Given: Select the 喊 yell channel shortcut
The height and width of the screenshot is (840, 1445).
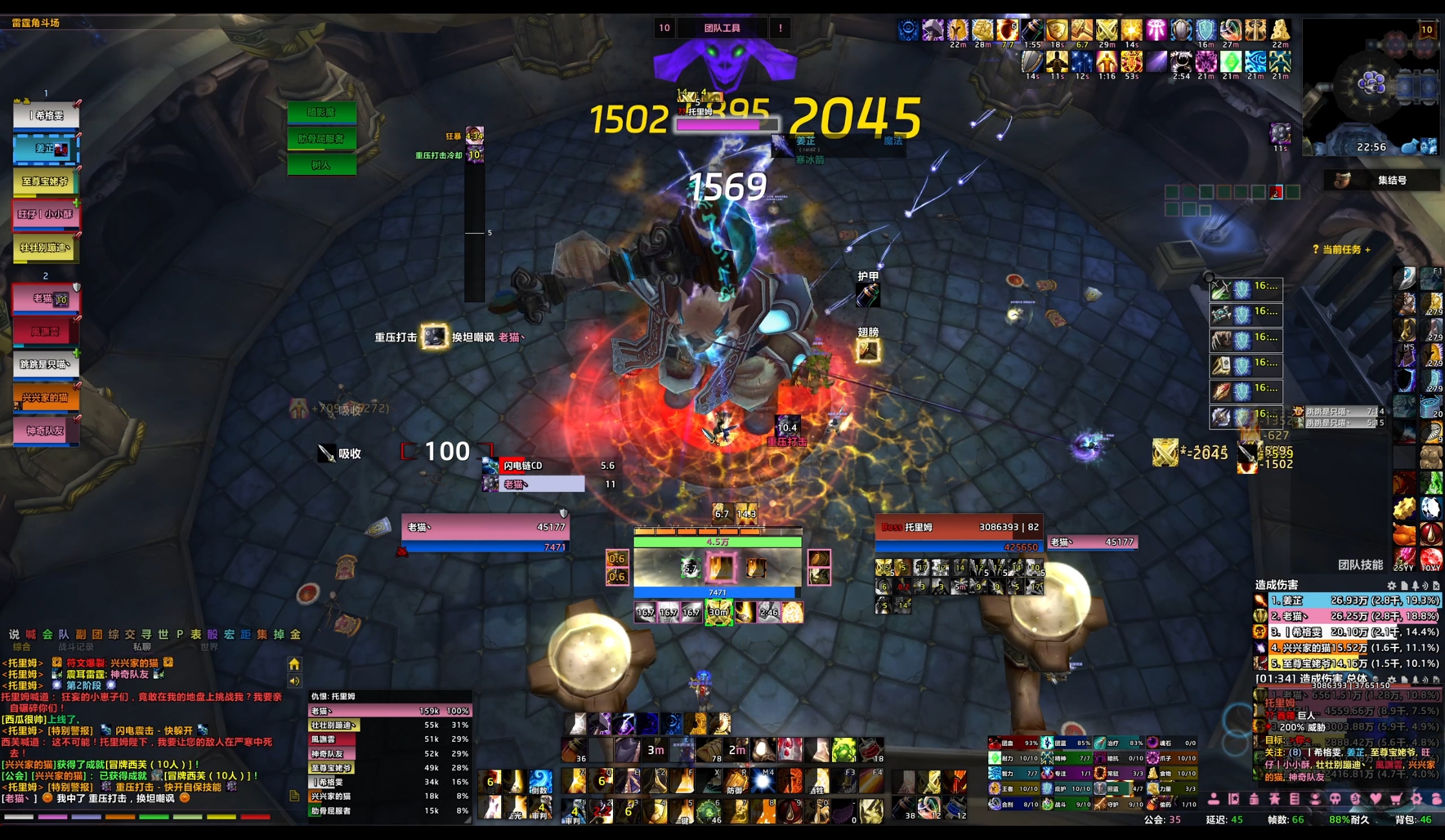Looking at the screenshot, I should click(30, 634).
